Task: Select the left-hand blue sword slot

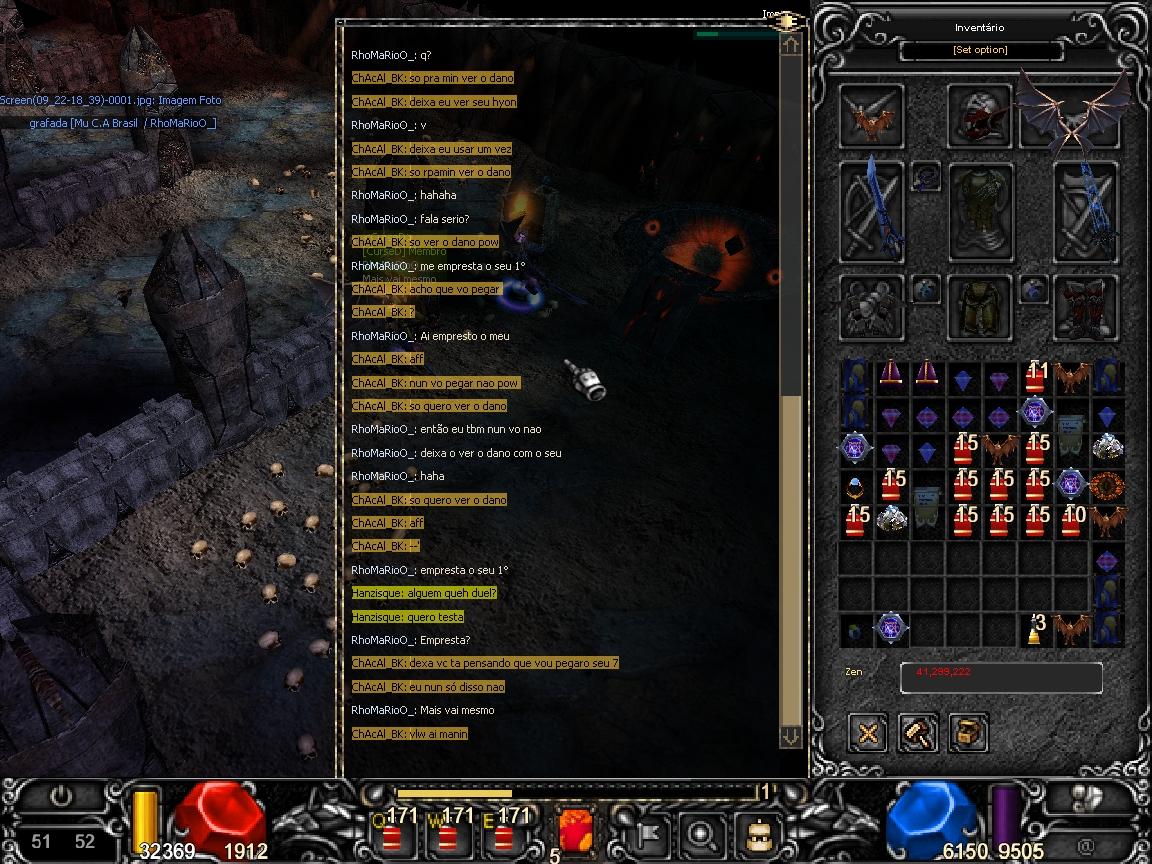Action: click(x=872, y=212)
